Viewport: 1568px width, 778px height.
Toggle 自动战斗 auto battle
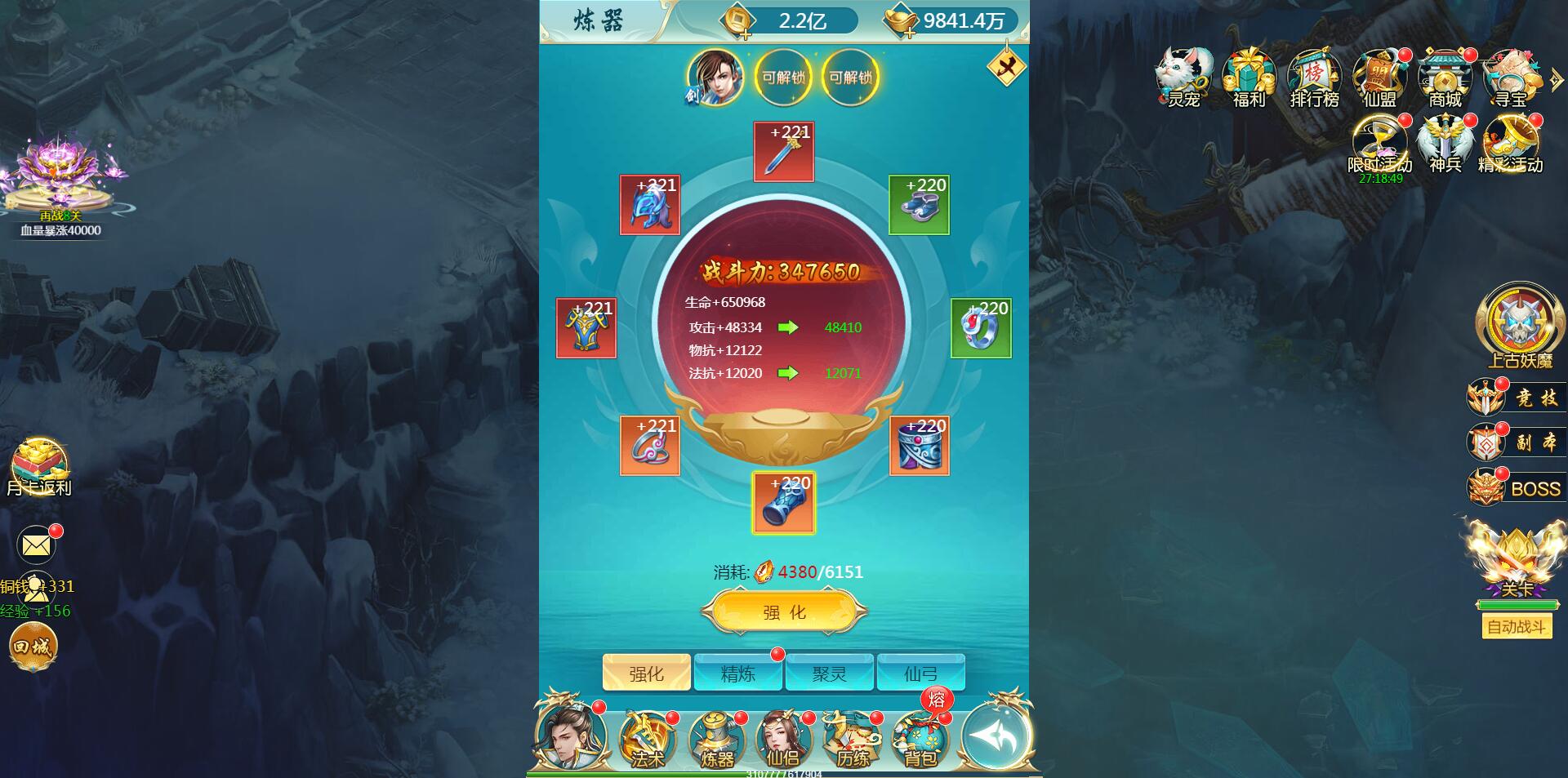(1517, 627)
